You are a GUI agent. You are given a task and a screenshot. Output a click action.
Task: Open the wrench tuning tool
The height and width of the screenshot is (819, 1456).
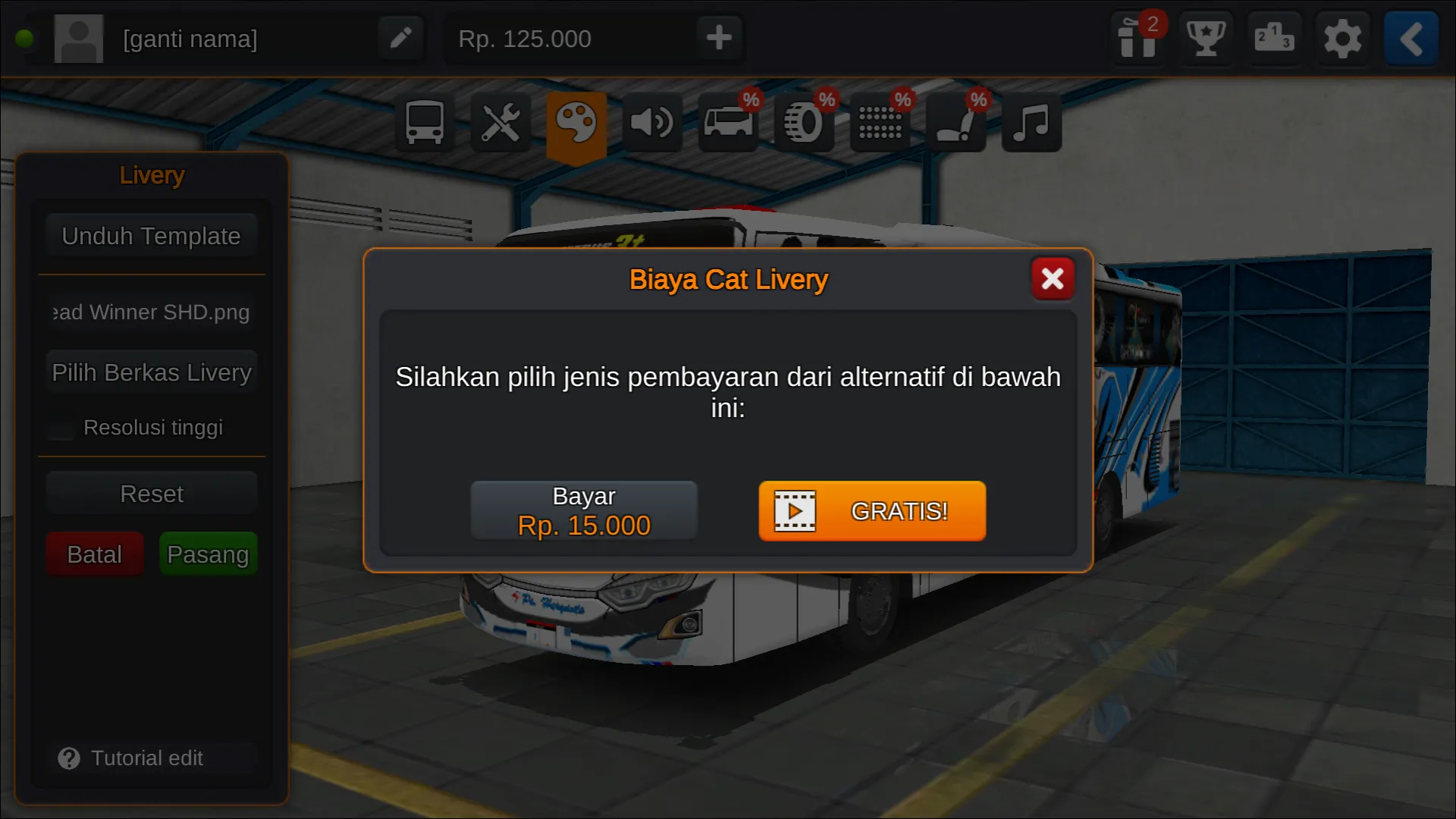pyautogui.click(x=500, y=122)
